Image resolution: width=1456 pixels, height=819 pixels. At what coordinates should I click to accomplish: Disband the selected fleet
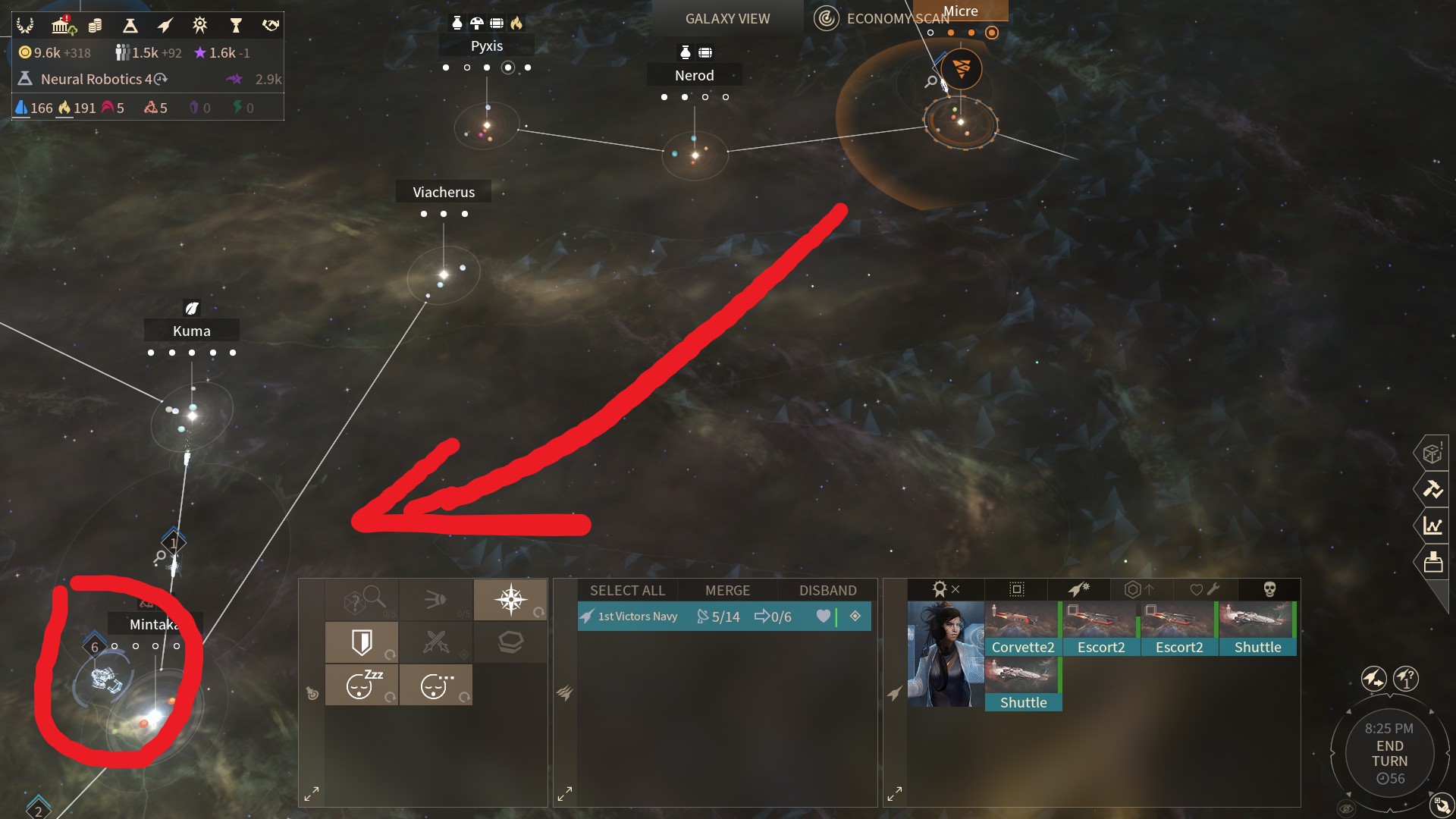click(827, 591)
